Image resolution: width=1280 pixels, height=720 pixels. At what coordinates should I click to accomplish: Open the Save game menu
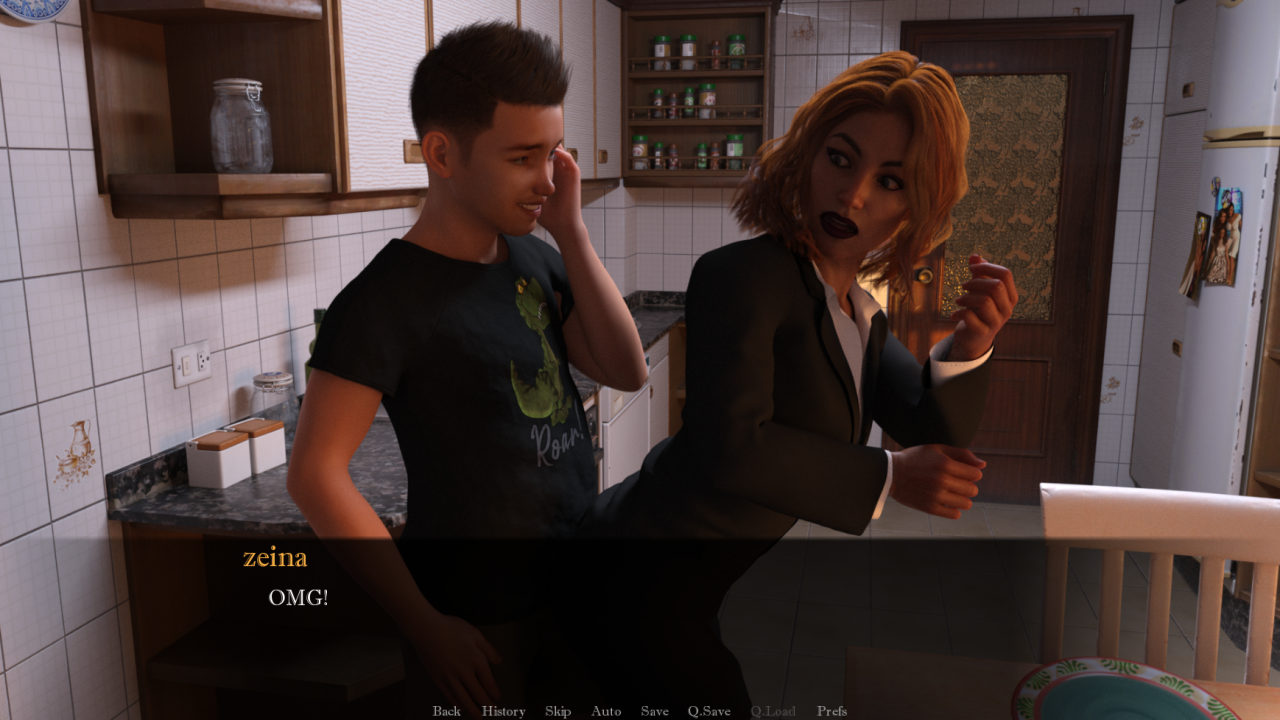[655, 711]
